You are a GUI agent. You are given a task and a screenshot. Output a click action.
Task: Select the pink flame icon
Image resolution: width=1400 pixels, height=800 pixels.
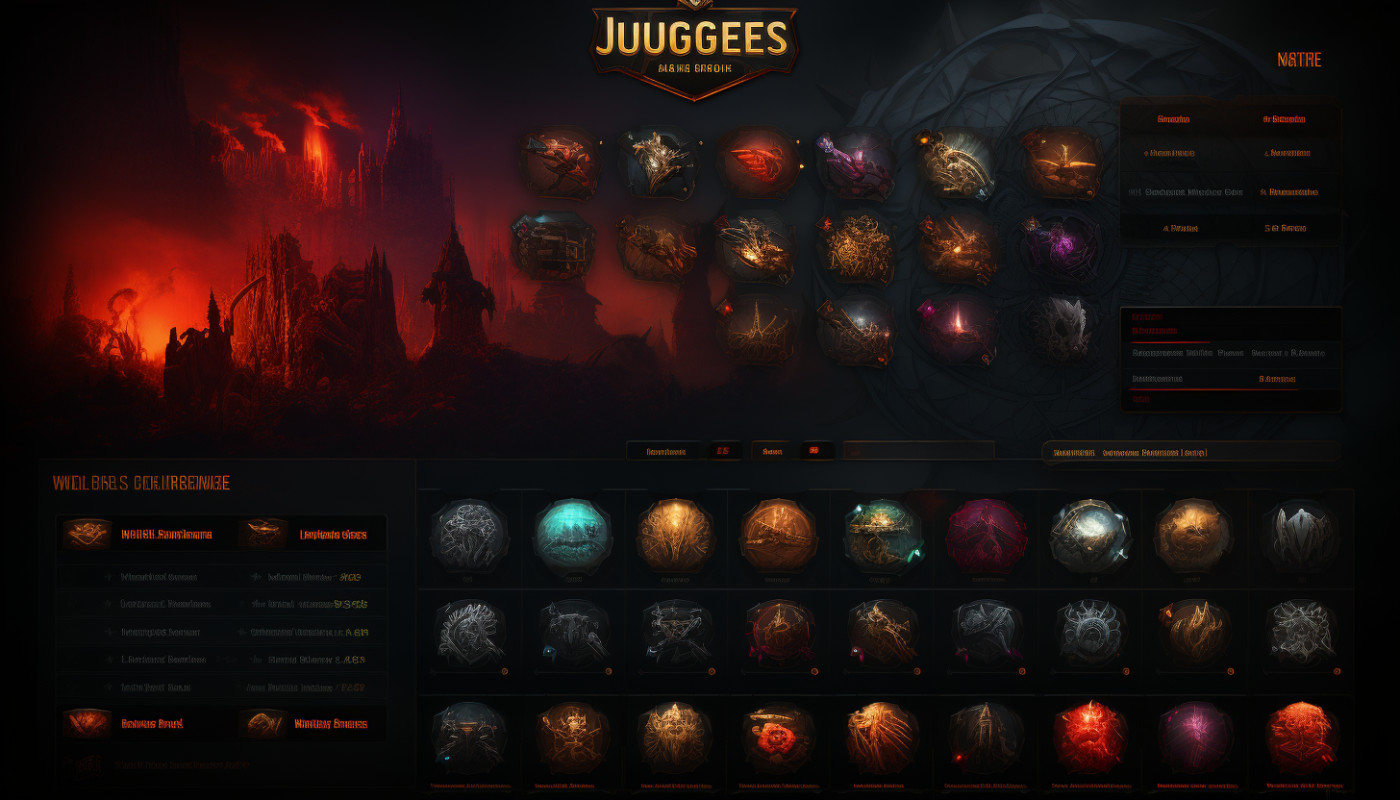coord(957,328)
